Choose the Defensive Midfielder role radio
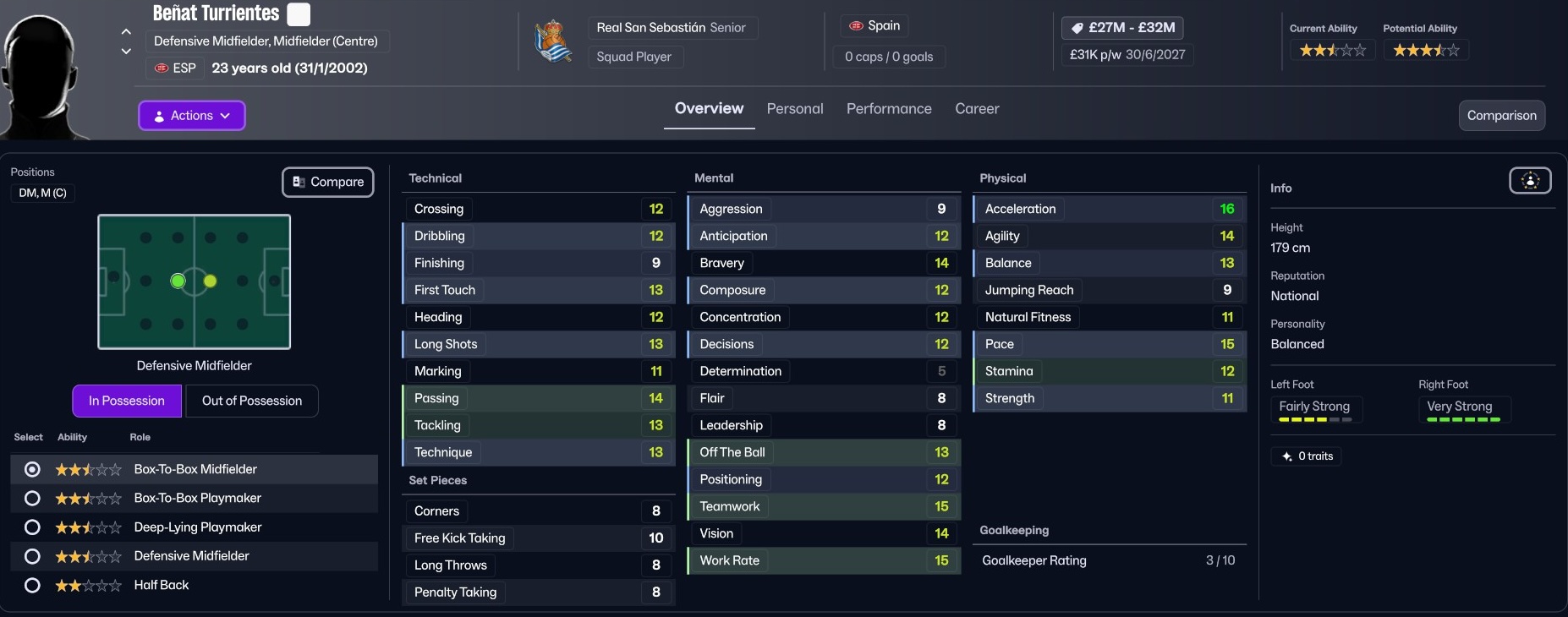1568x617 pixels. (x=32, y=556)
